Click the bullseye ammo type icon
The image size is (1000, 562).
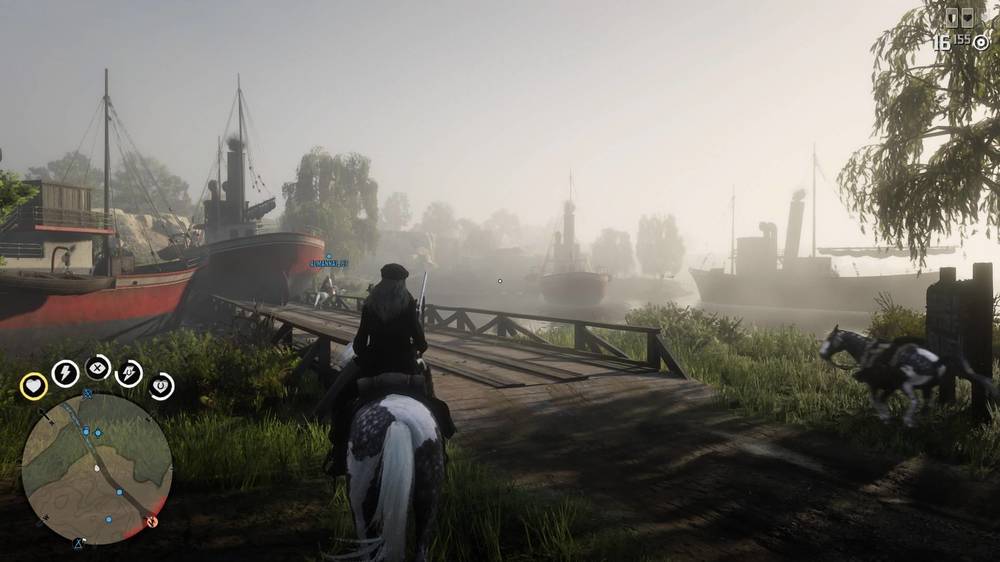click(x=981, y=42)
